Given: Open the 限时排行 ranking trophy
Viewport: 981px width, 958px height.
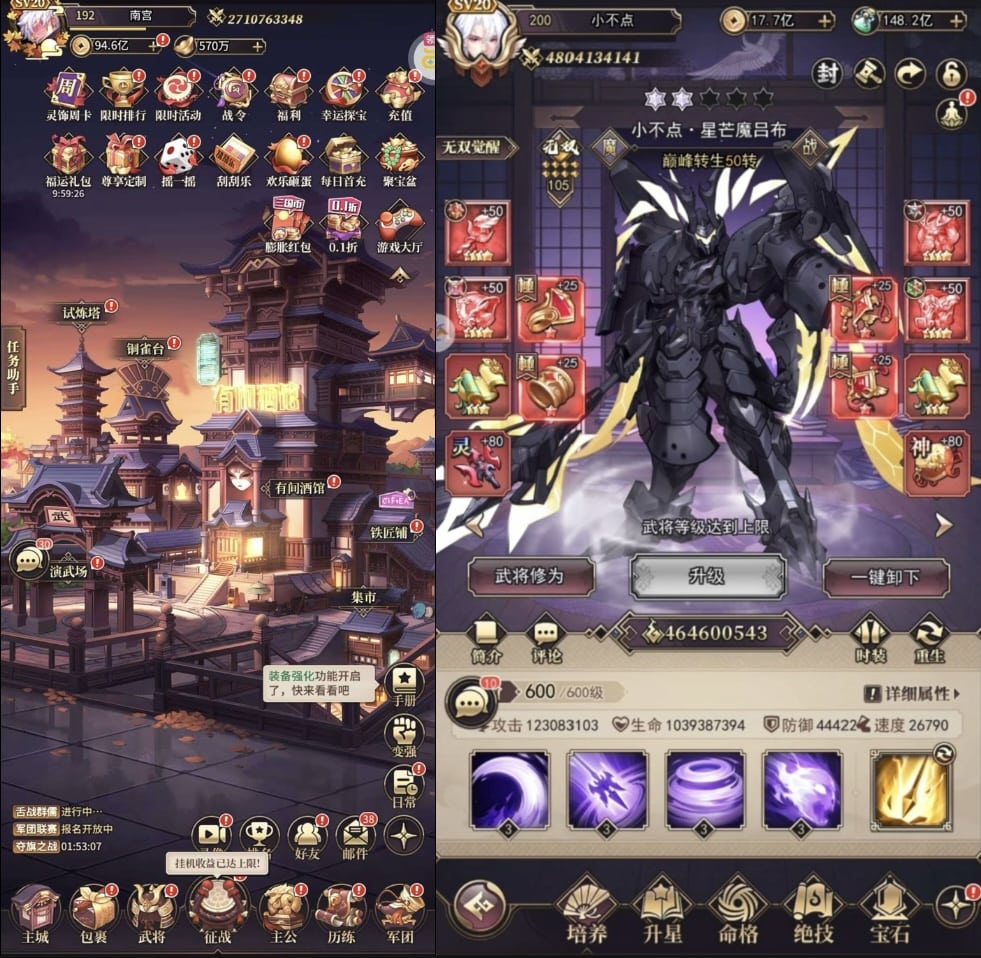Looking at the screenshot, I should point(122,90).
